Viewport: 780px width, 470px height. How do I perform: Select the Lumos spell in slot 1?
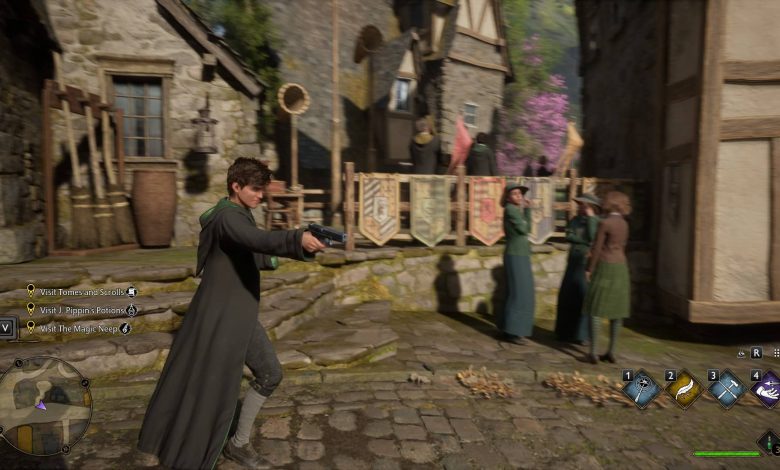pos(642,390)
